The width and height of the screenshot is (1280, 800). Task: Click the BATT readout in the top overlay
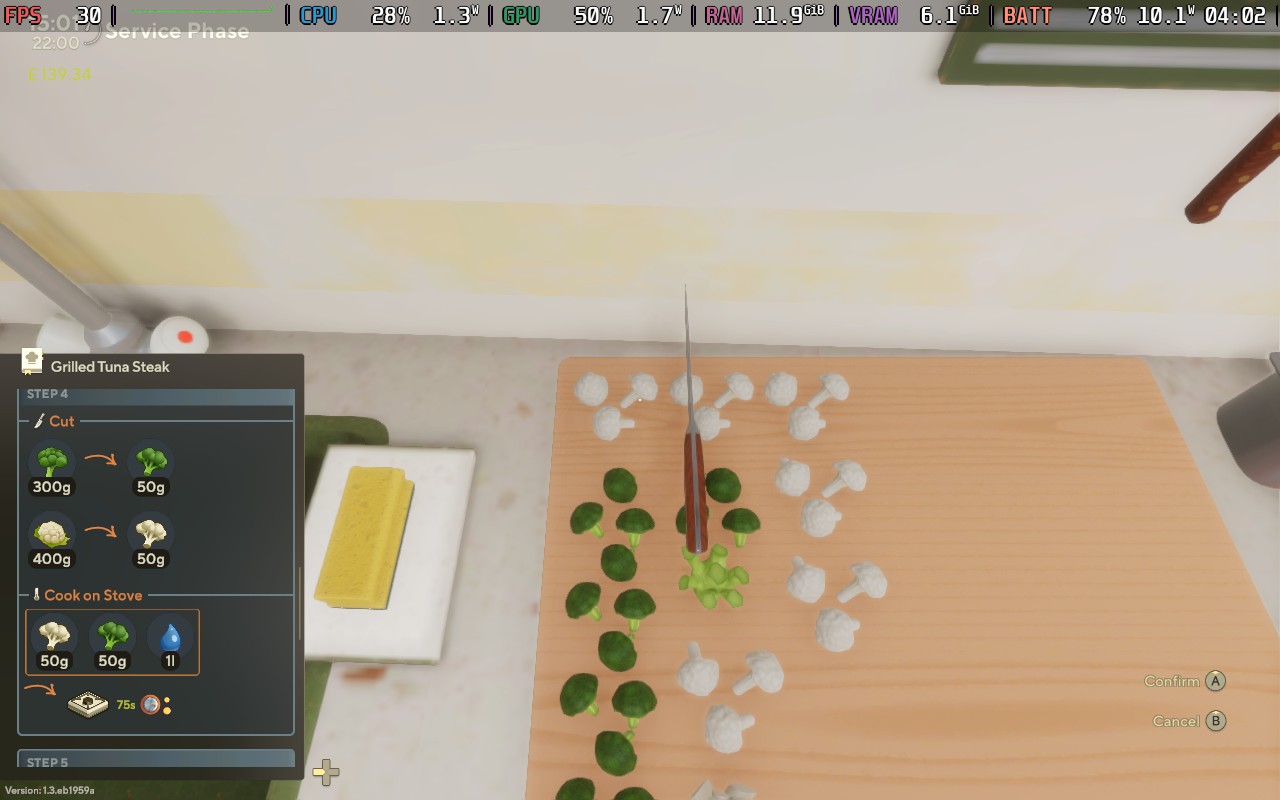tap(1027, 15)
